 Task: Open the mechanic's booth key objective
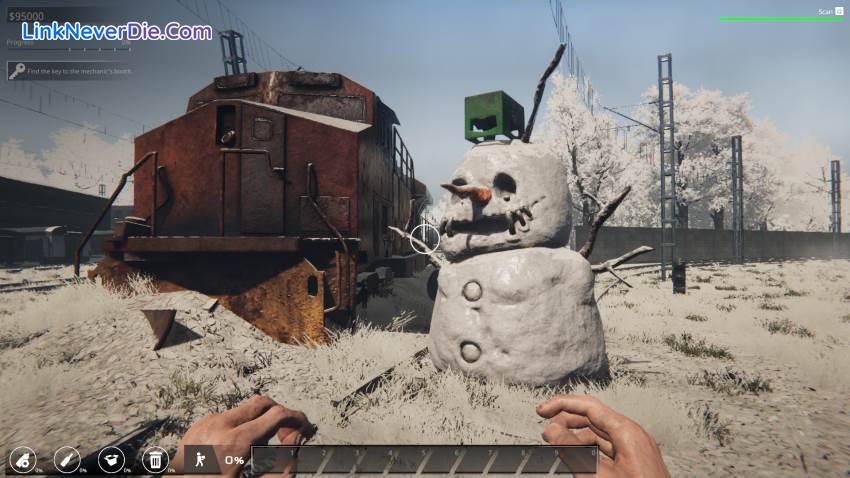click(68, 71)
